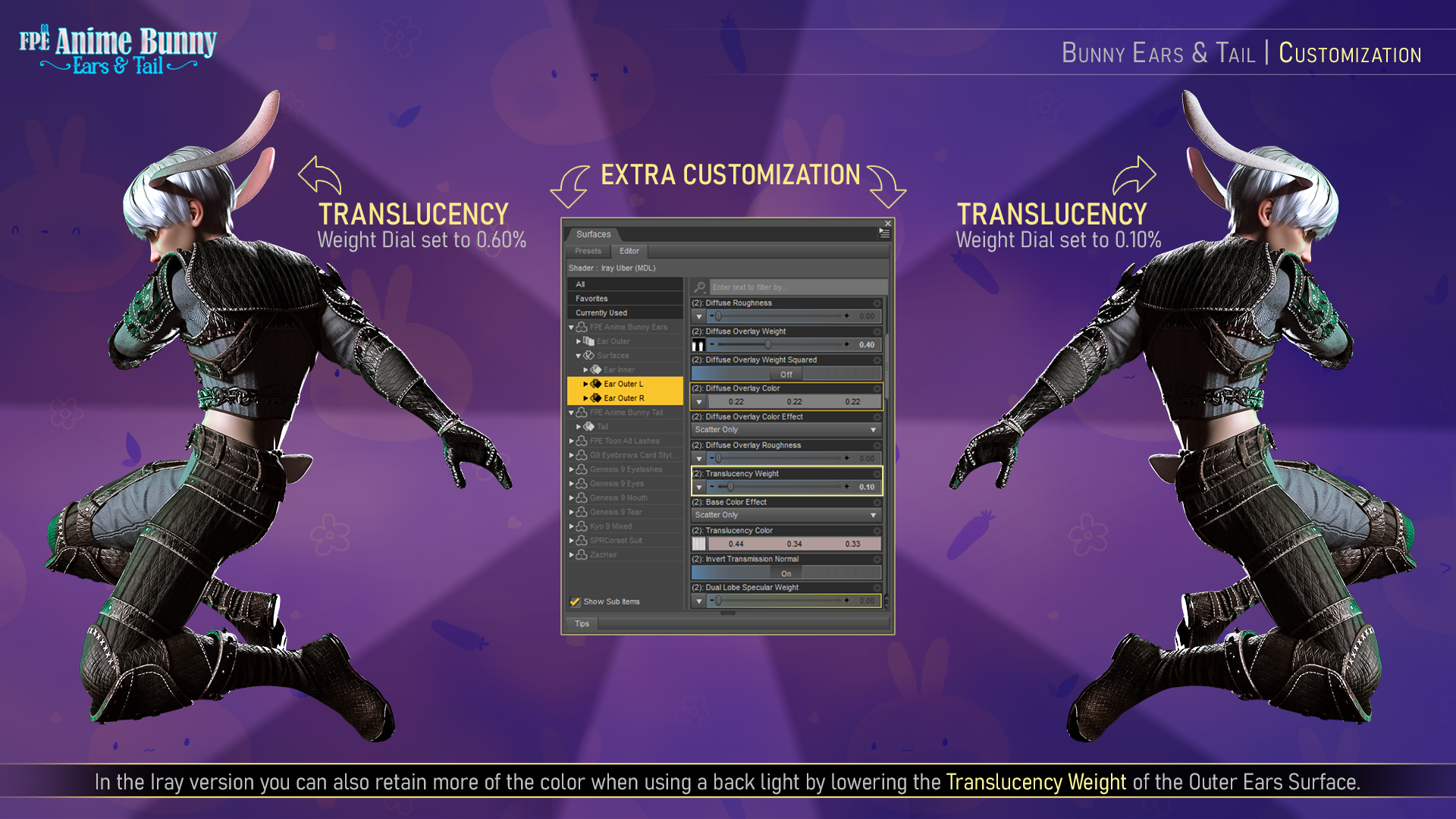Viewport: 1456px width, 819px height.
Task: Collapse the FPE Anime Bunny Ears group
Action: coord(571,327)
